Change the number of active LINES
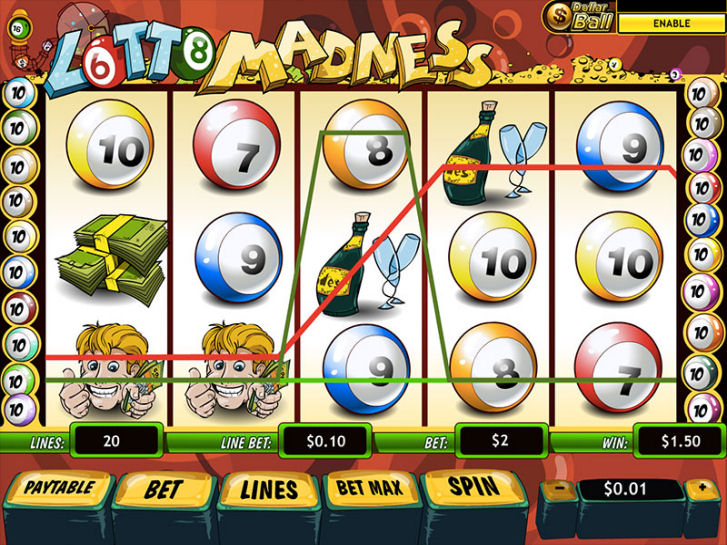 tap(268, 490)
